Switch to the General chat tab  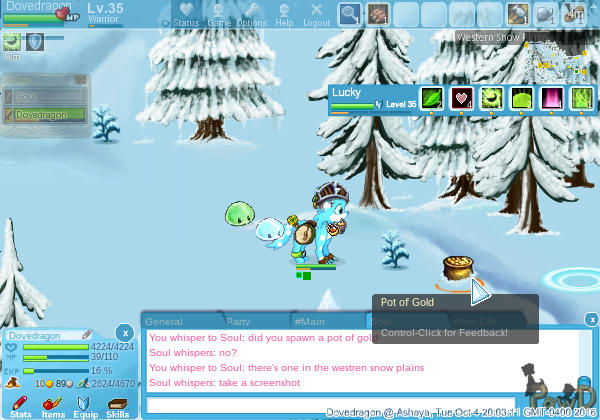click(164, 322)
